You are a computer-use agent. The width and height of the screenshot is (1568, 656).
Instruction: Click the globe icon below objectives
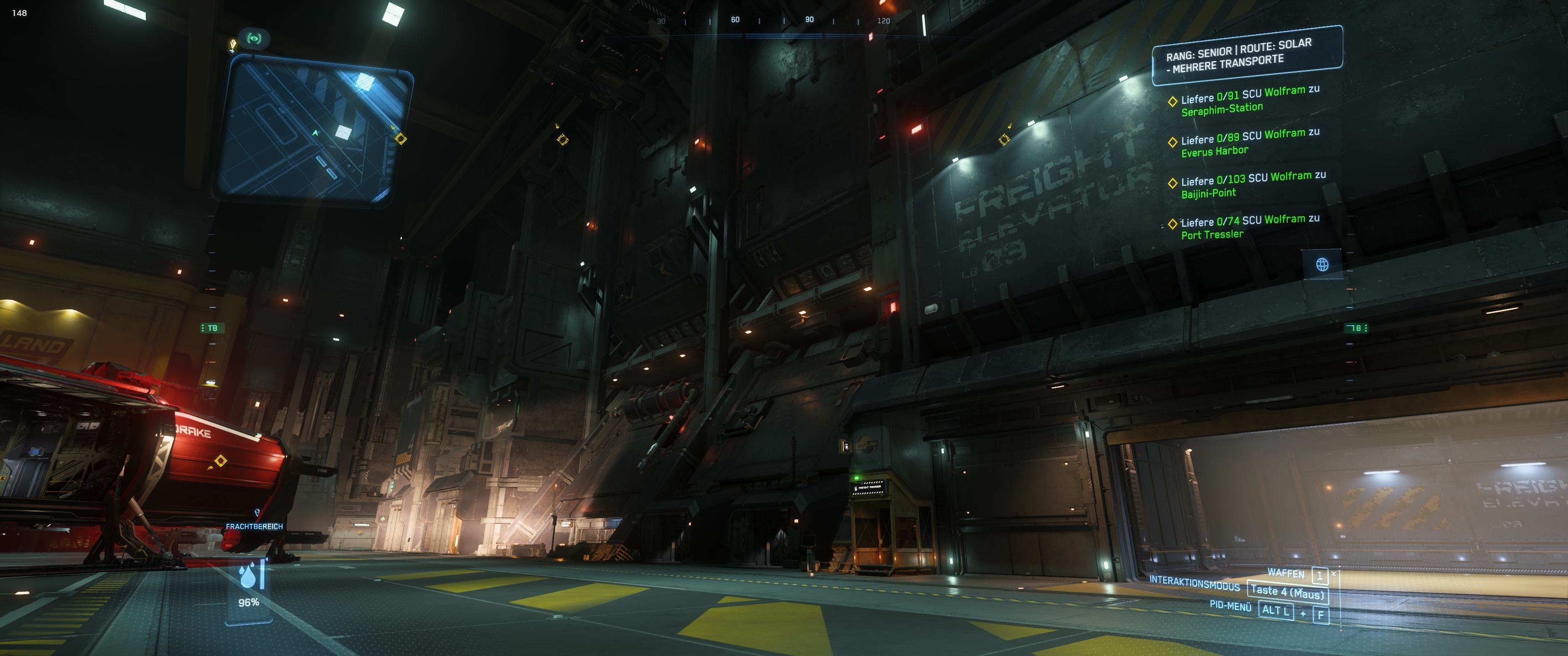(x=1322, y=264)
